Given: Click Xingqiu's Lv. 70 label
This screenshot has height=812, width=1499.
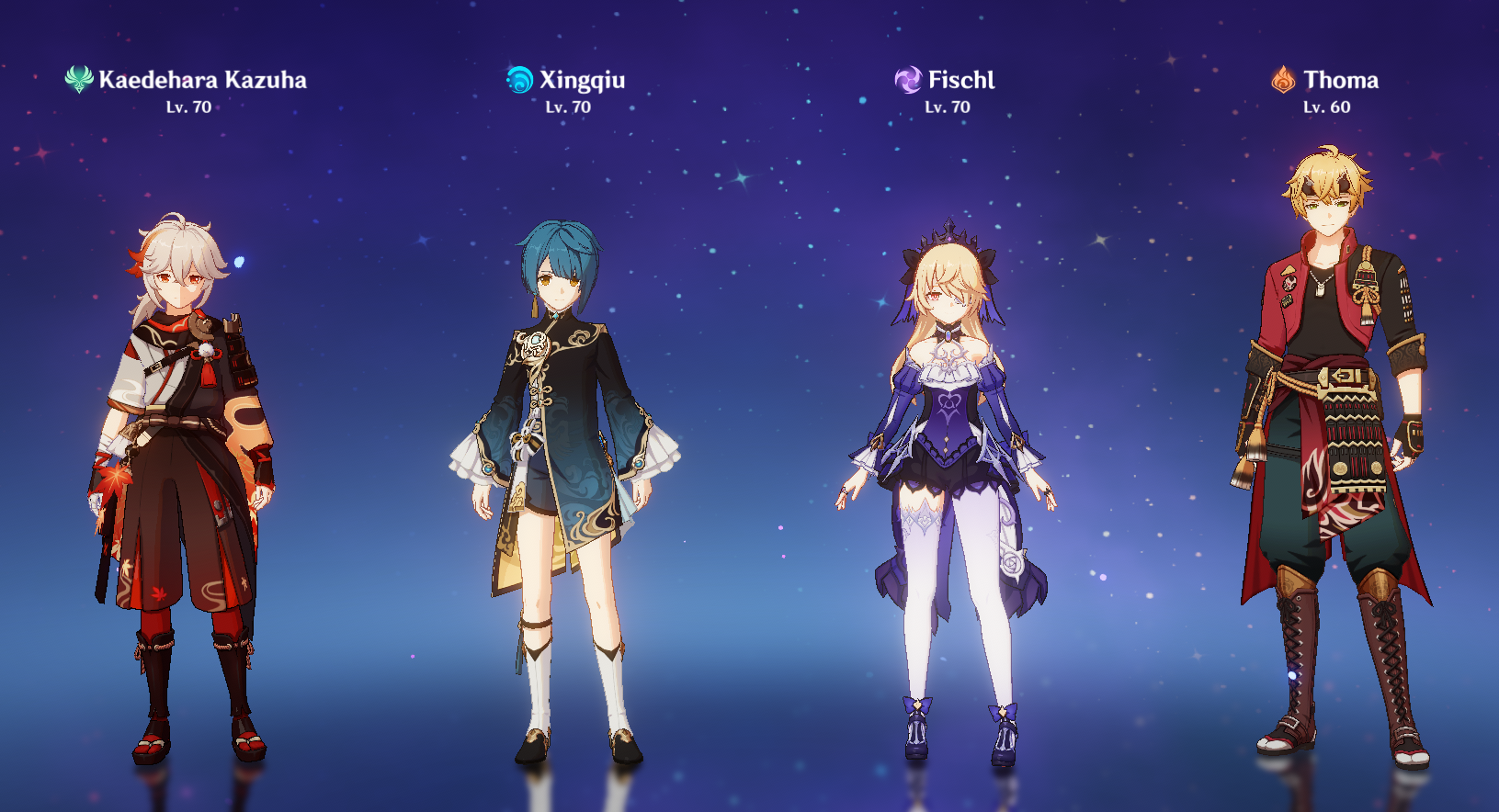Looking at the screenshot, I should click(567, 107).
